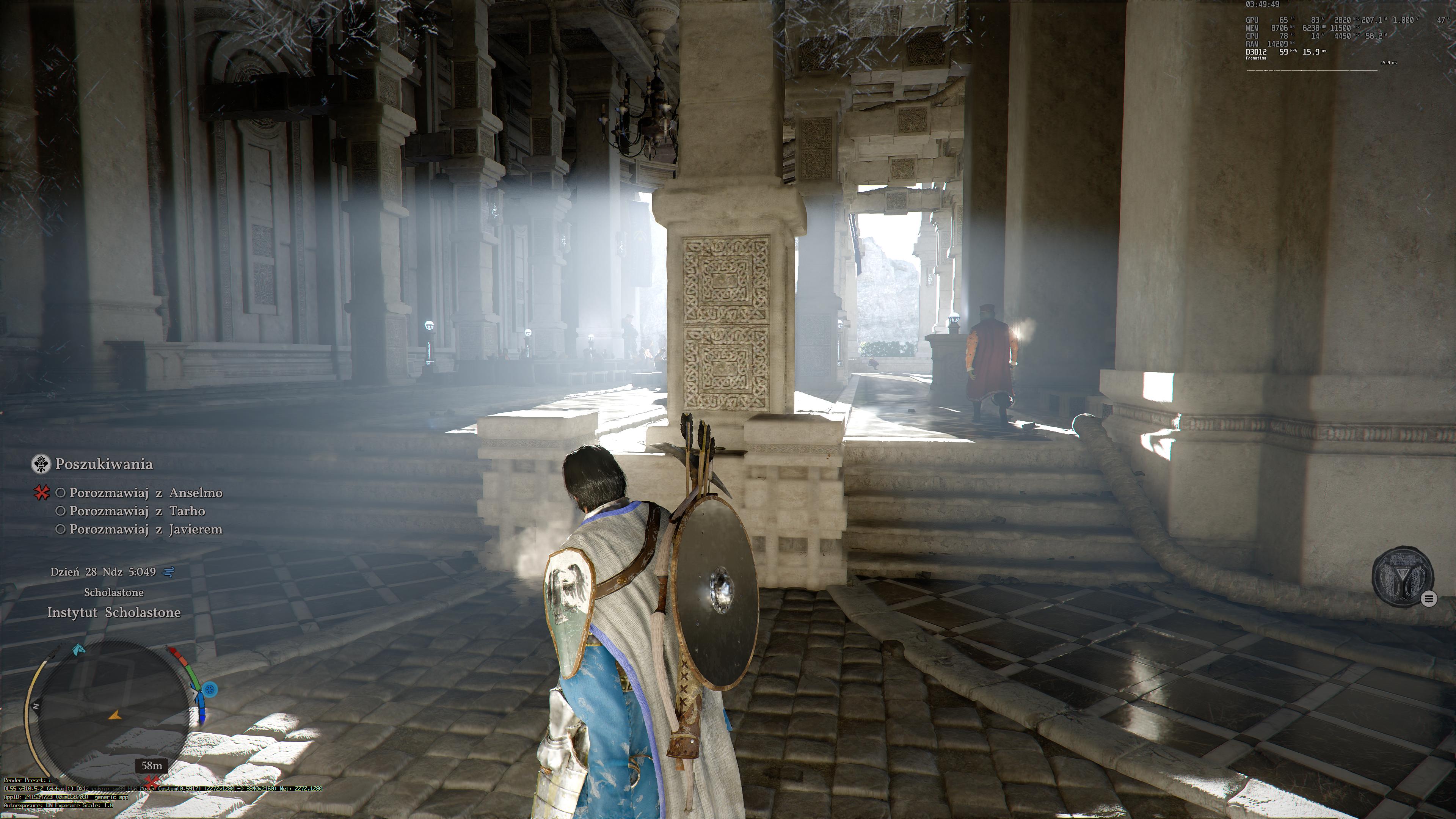The height and width of the screenshot is (819, 1456).
Task: Click the blue wheel marker beside the minimap
Action: (x=210, y=690)
